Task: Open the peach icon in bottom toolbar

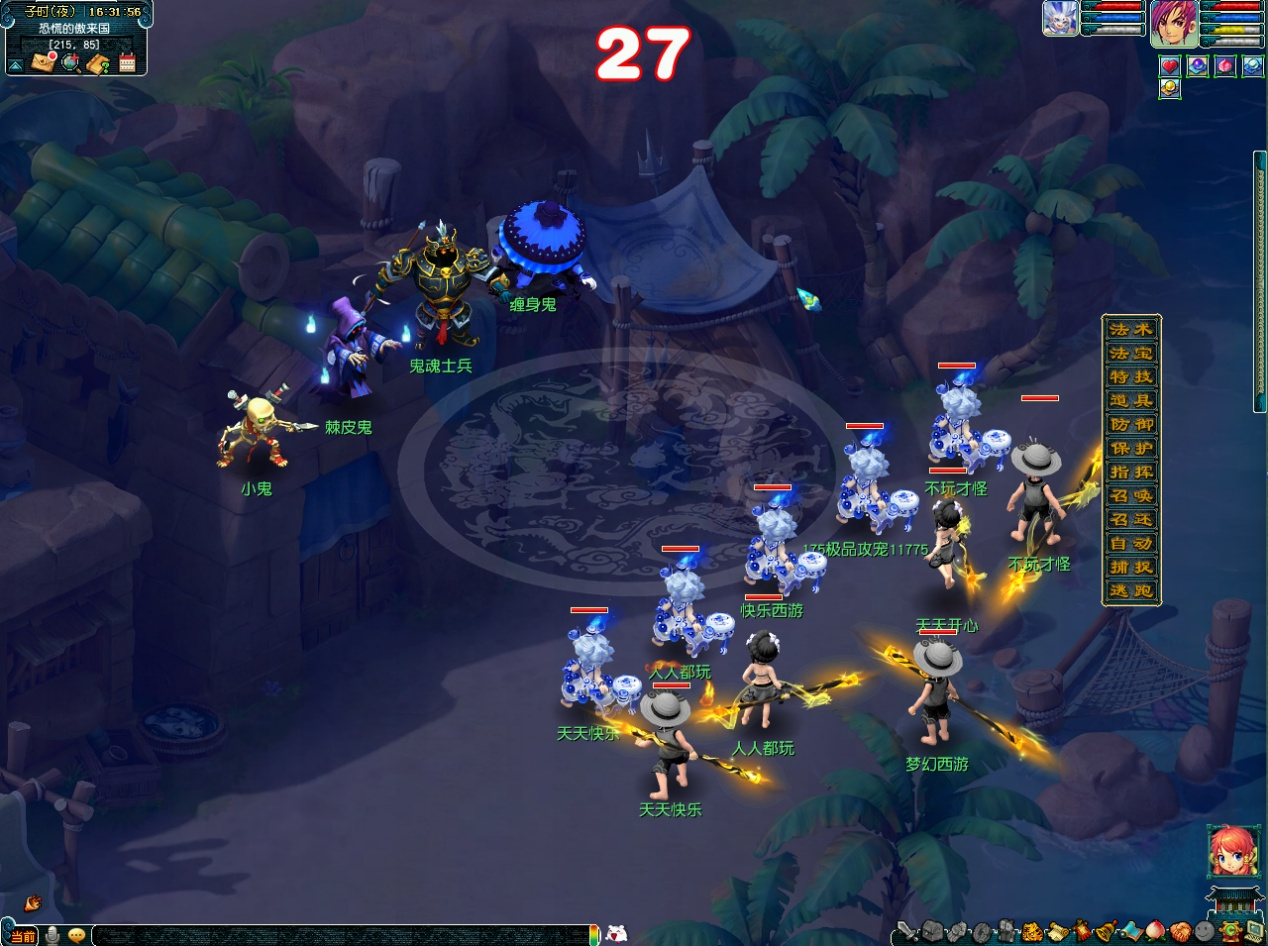Action: (1154, 932)
